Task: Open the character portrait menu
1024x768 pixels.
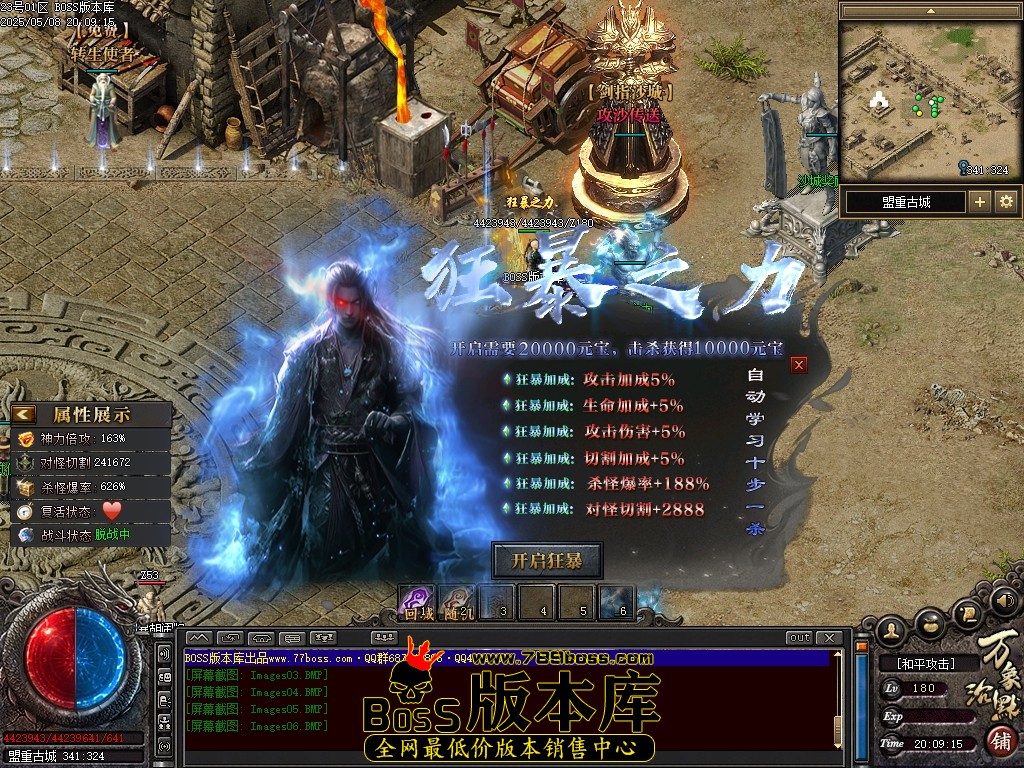Action: coord(892,632)
